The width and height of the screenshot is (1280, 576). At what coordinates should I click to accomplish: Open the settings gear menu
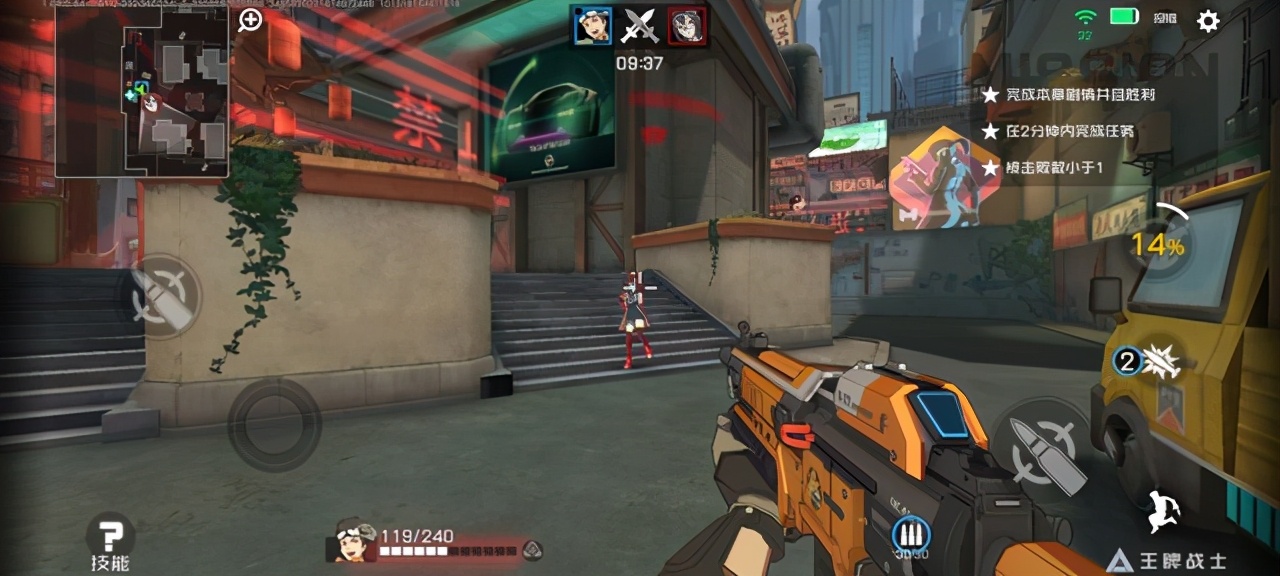coord(1208,20)
